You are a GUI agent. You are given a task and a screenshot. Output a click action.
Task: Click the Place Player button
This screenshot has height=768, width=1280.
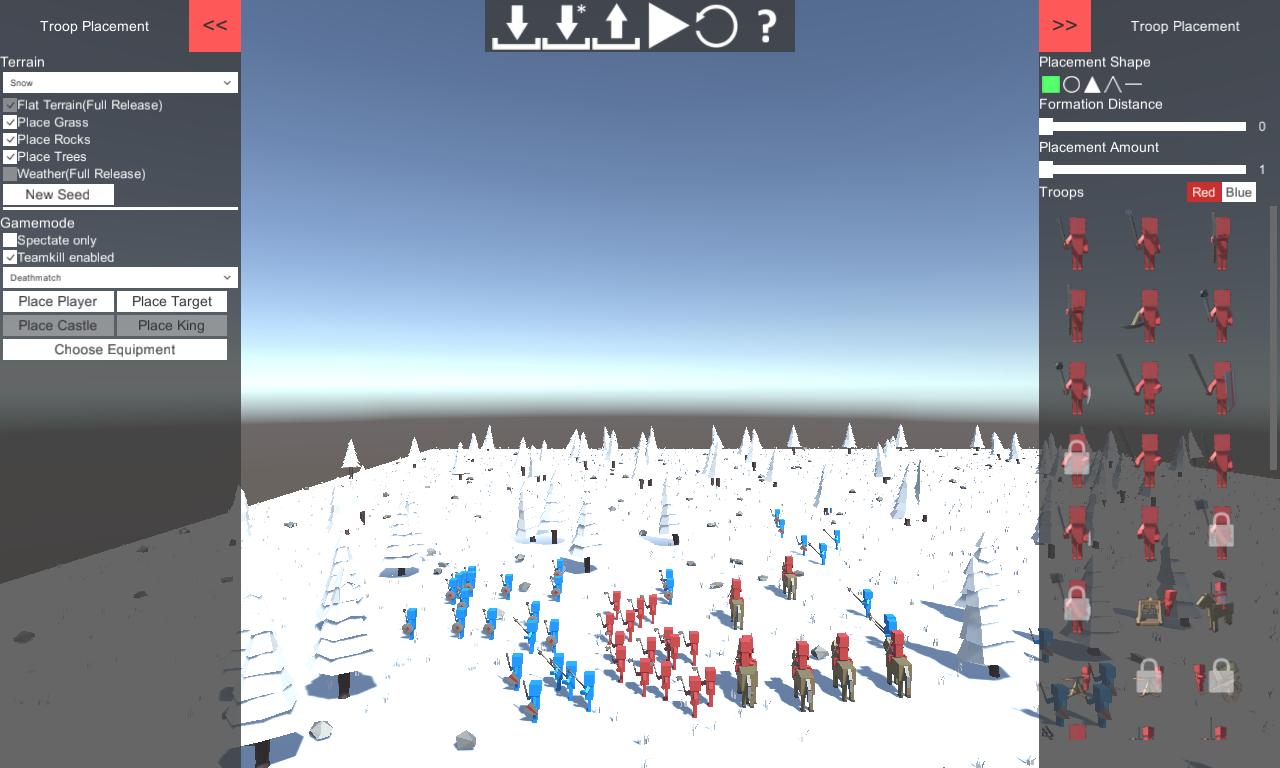click(x=57, y=301)
